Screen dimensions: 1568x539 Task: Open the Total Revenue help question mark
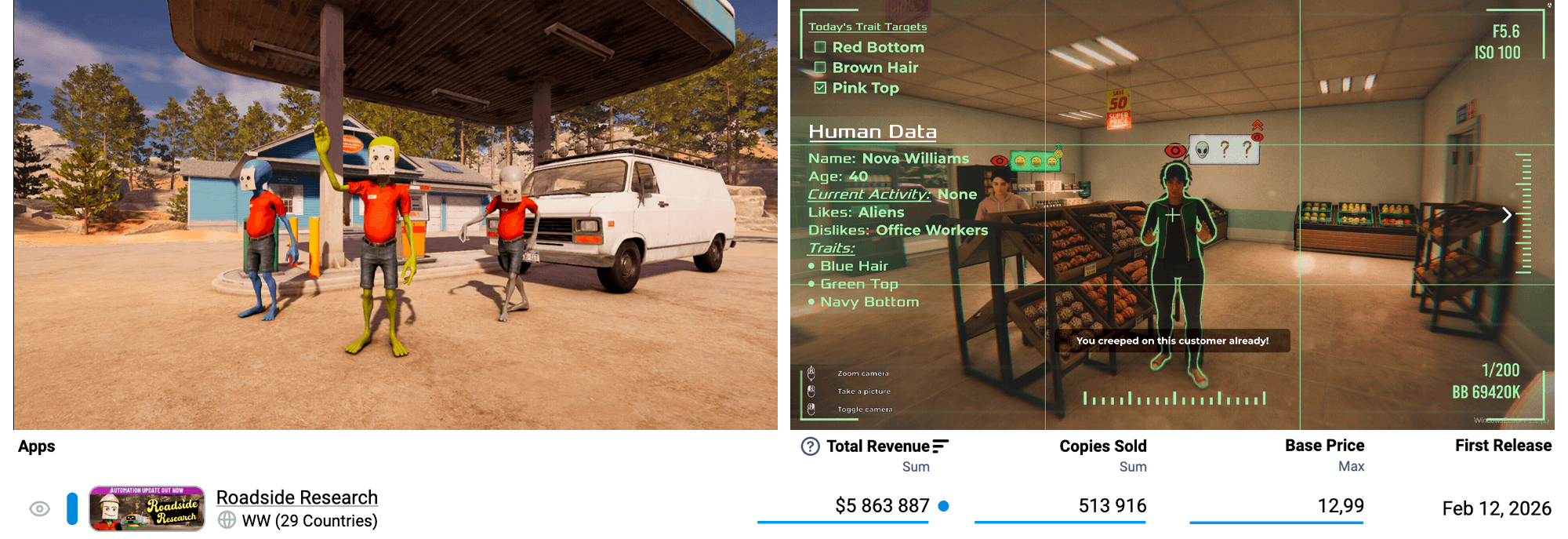tap(810, 446)
